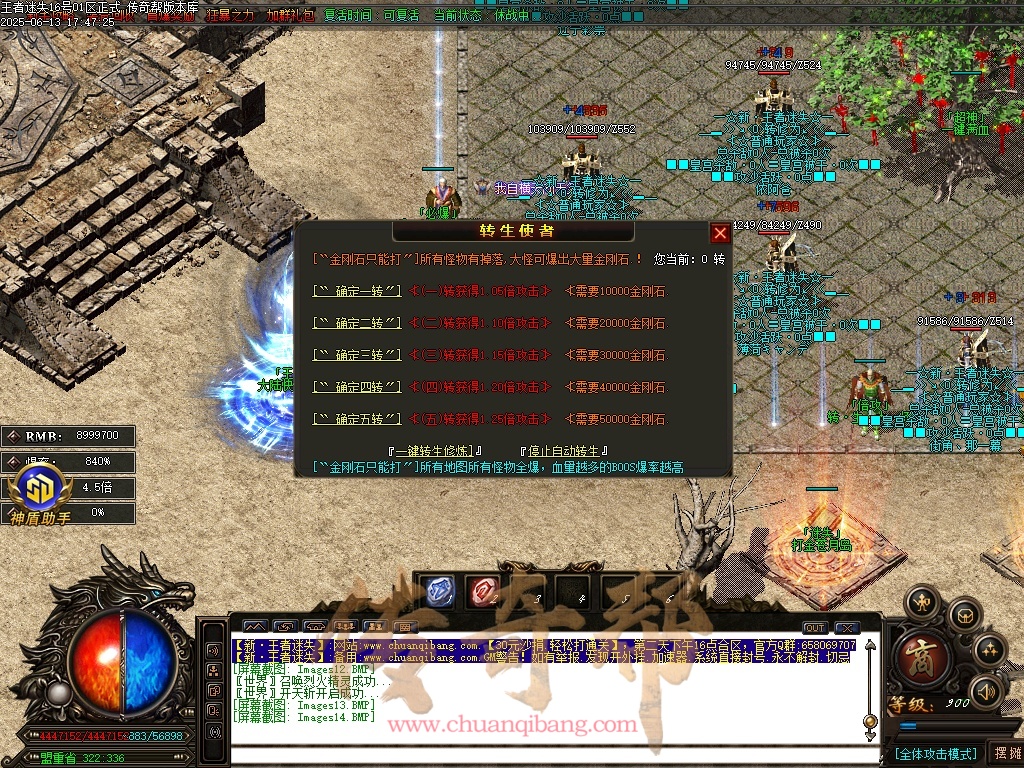Image resolution: width=1024 pixels, height=768 pixels.
Task: Pick the 确定四转 rebirth option
Action: pyautogui.click(x=357, y=387)
